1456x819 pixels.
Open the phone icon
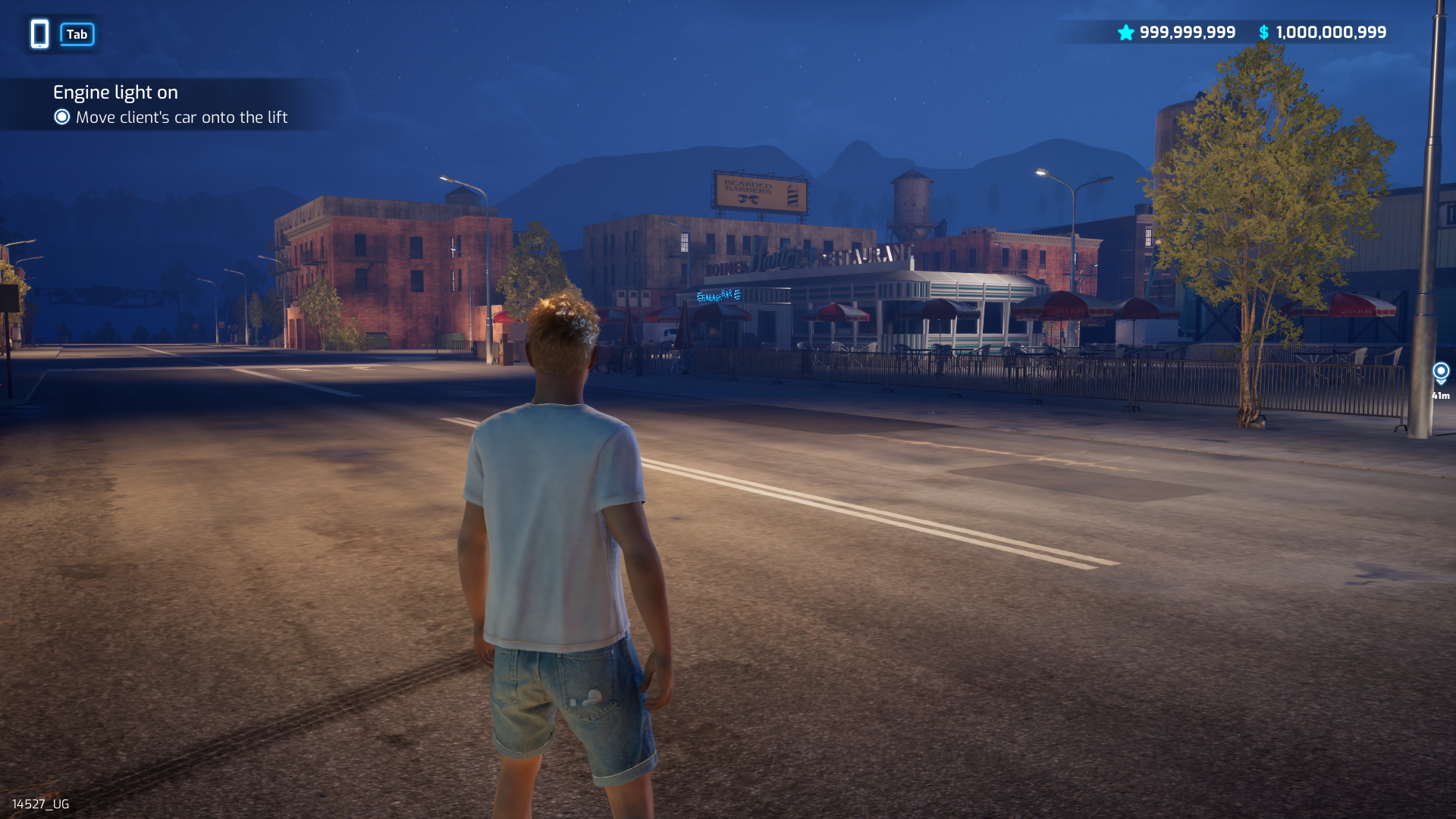pyautogui.click(x=39, y=34)
